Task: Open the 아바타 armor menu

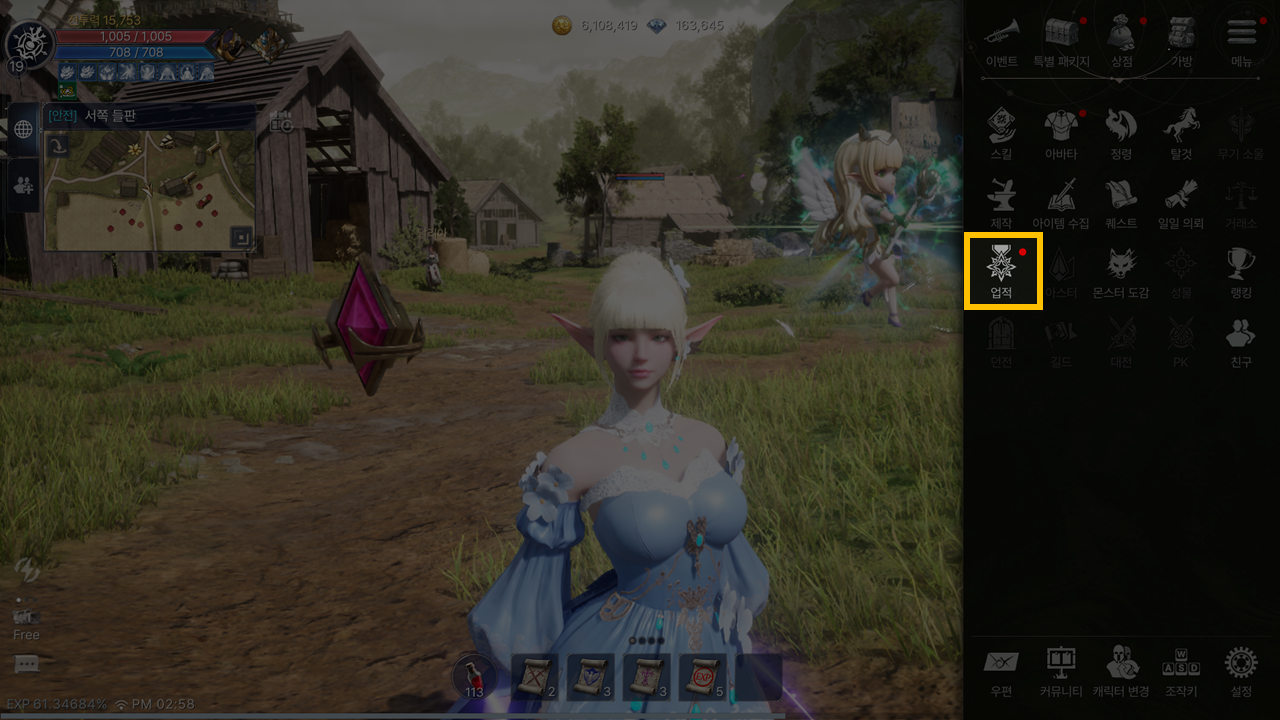Action: tap(1061, 132)
